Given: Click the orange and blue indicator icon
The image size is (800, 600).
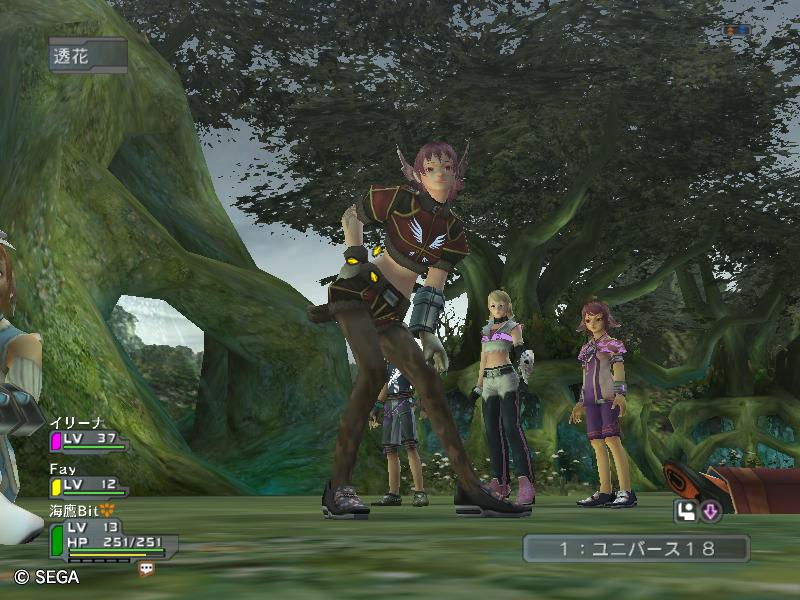Looking at the screenshot, I should 737,31.
